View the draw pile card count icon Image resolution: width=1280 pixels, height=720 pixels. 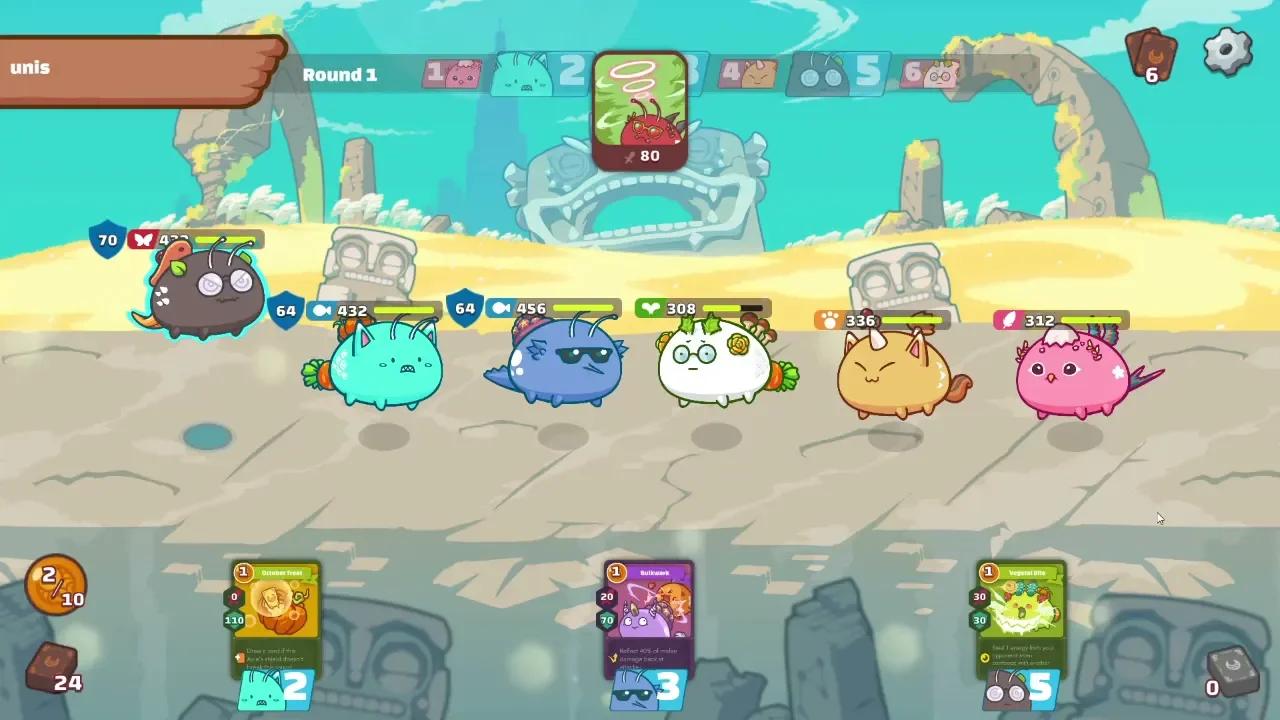[1150, 55]
